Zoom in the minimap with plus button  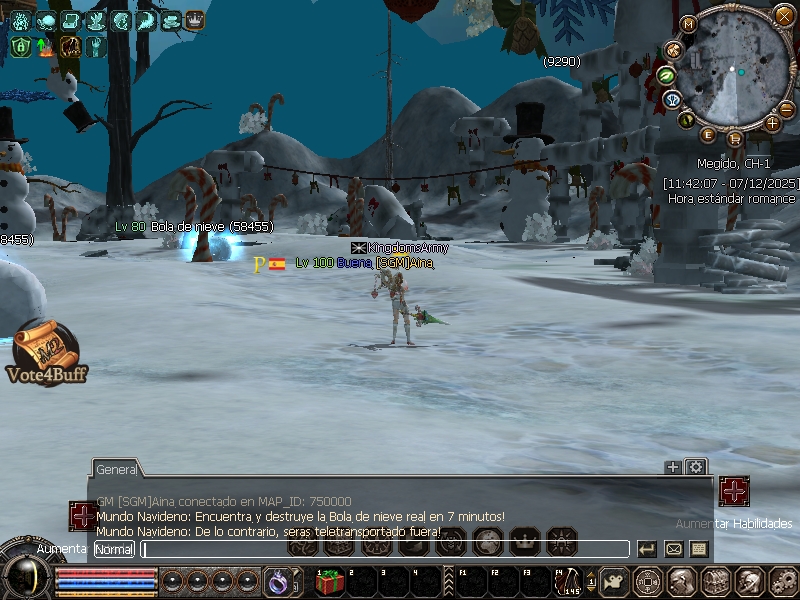click(x=772, y=124)
